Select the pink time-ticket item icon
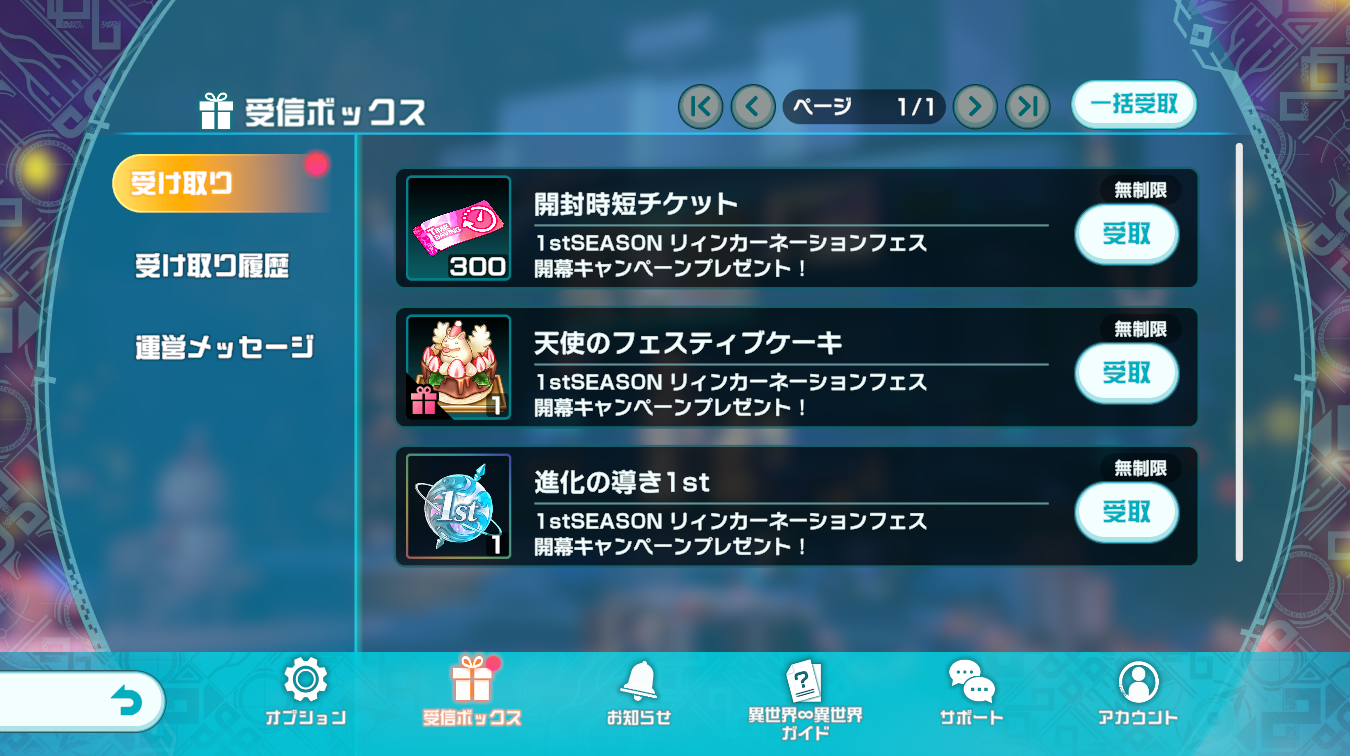Image resolution: width=1350 pixels, height=756 pixels. pos(458,229)
